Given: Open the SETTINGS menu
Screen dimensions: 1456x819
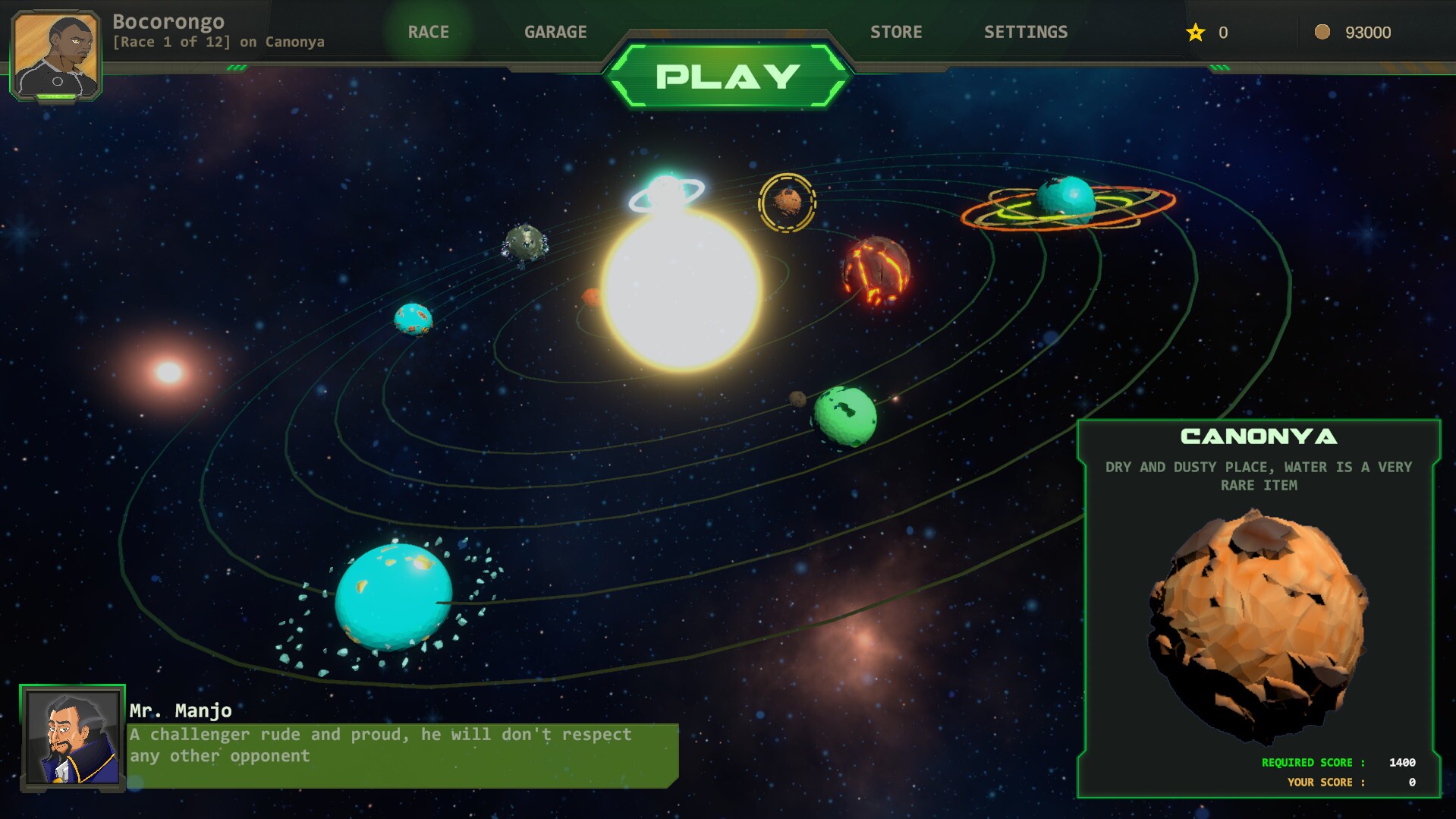Looking at the screenshot, I should pyautogui.click(x=1026, y=32).
